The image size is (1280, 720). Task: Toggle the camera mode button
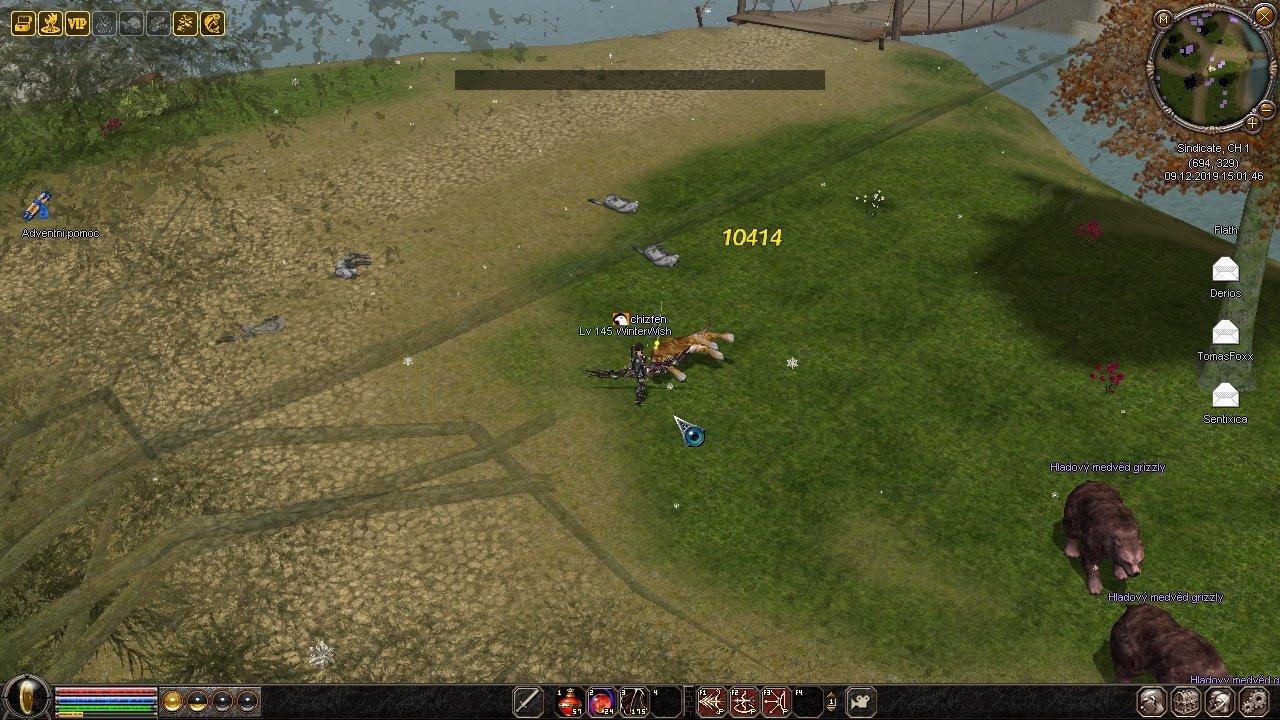click(861, 702)
